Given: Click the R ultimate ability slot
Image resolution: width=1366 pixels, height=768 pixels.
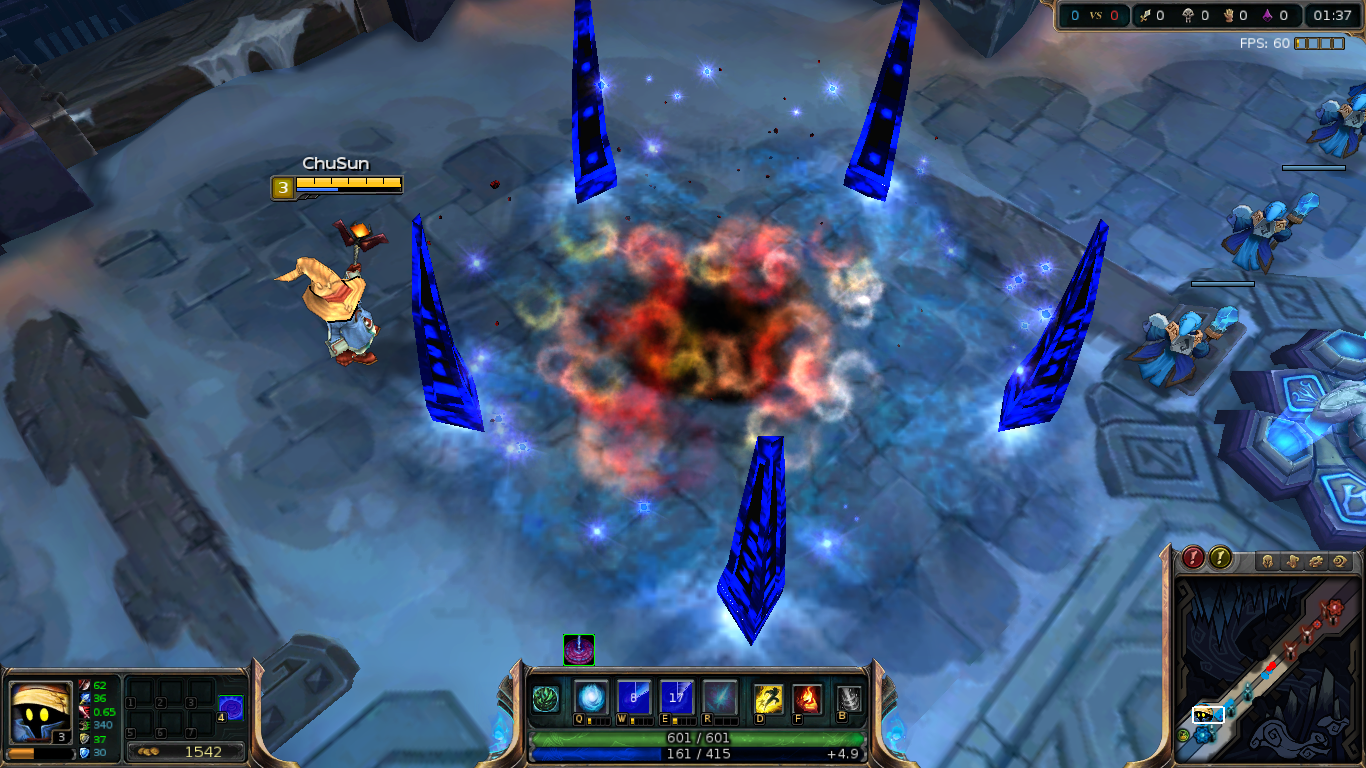Looking at the screenshot, I should pyautogui.click(x=721, y=698).
